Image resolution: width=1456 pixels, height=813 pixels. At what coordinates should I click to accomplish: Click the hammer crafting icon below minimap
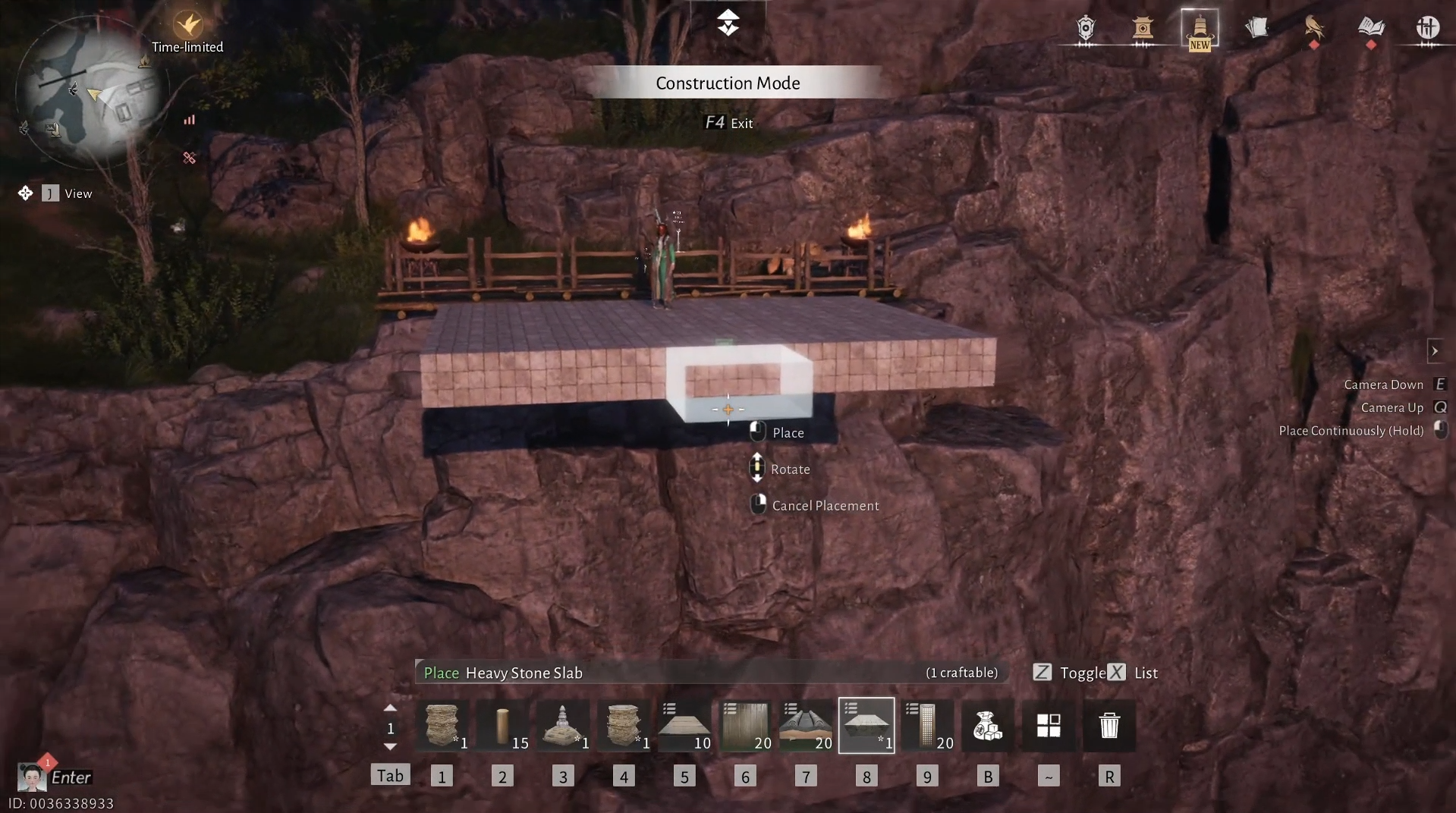189,158
